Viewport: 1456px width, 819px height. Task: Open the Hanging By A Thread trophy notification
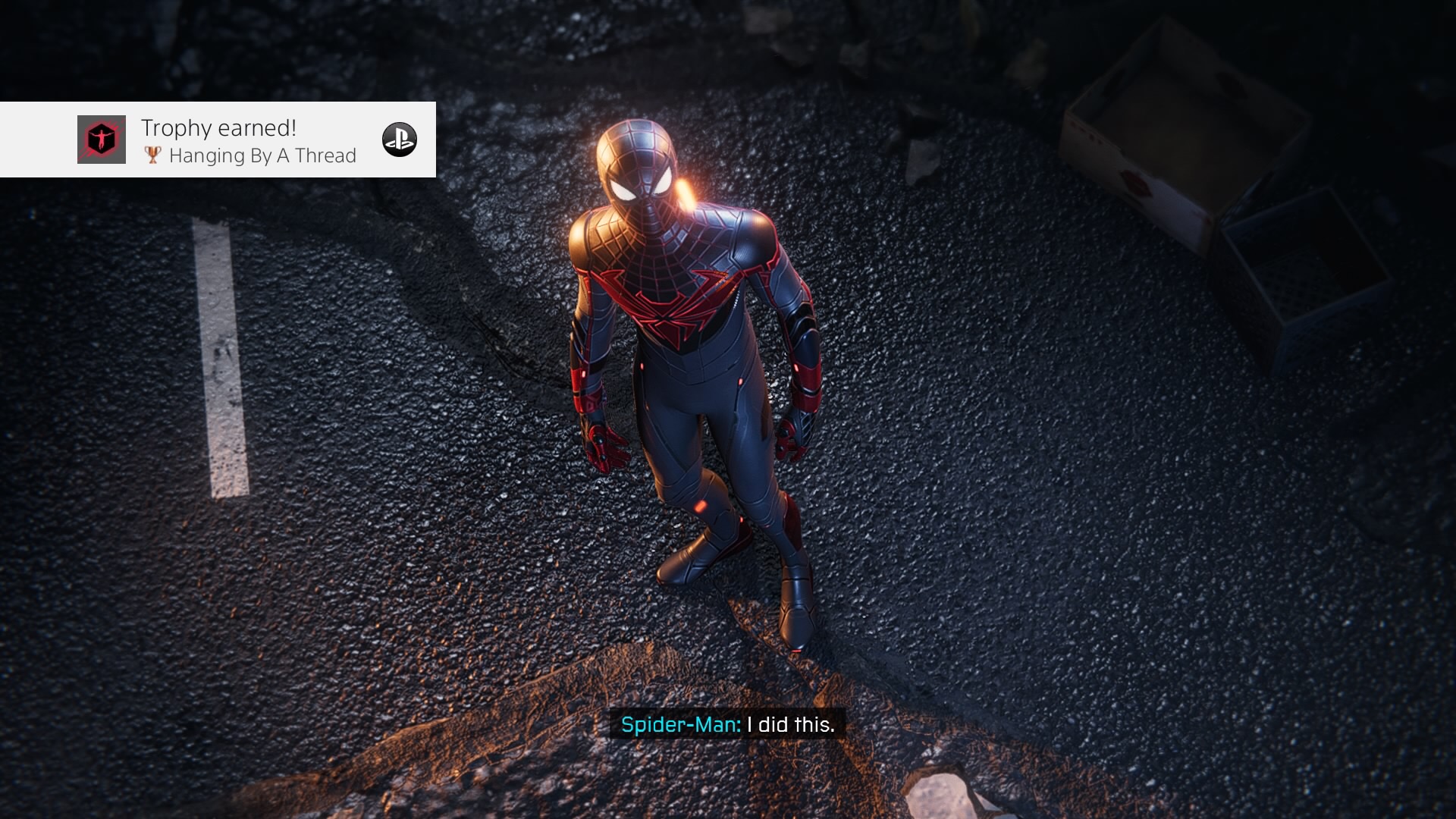coord(227,140)
